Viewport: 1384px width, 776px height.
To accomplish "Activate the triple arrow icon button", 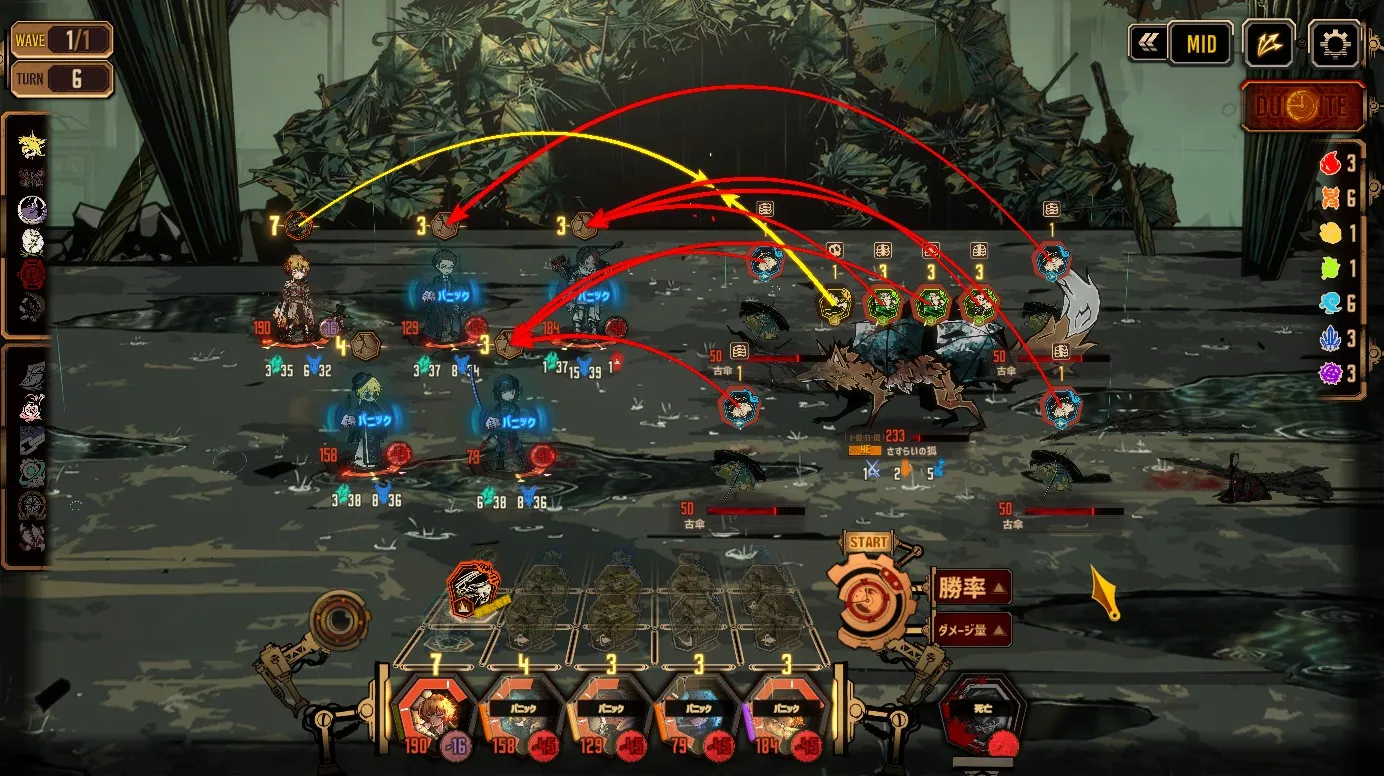I will (1269, 44).
